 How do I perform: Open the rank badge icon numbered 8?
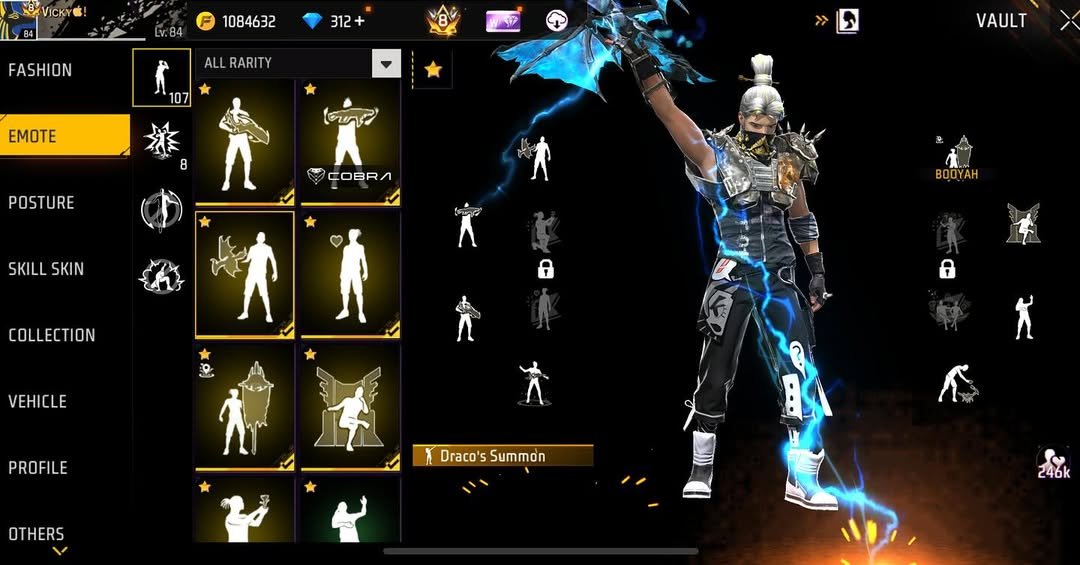tap(442, 20)
